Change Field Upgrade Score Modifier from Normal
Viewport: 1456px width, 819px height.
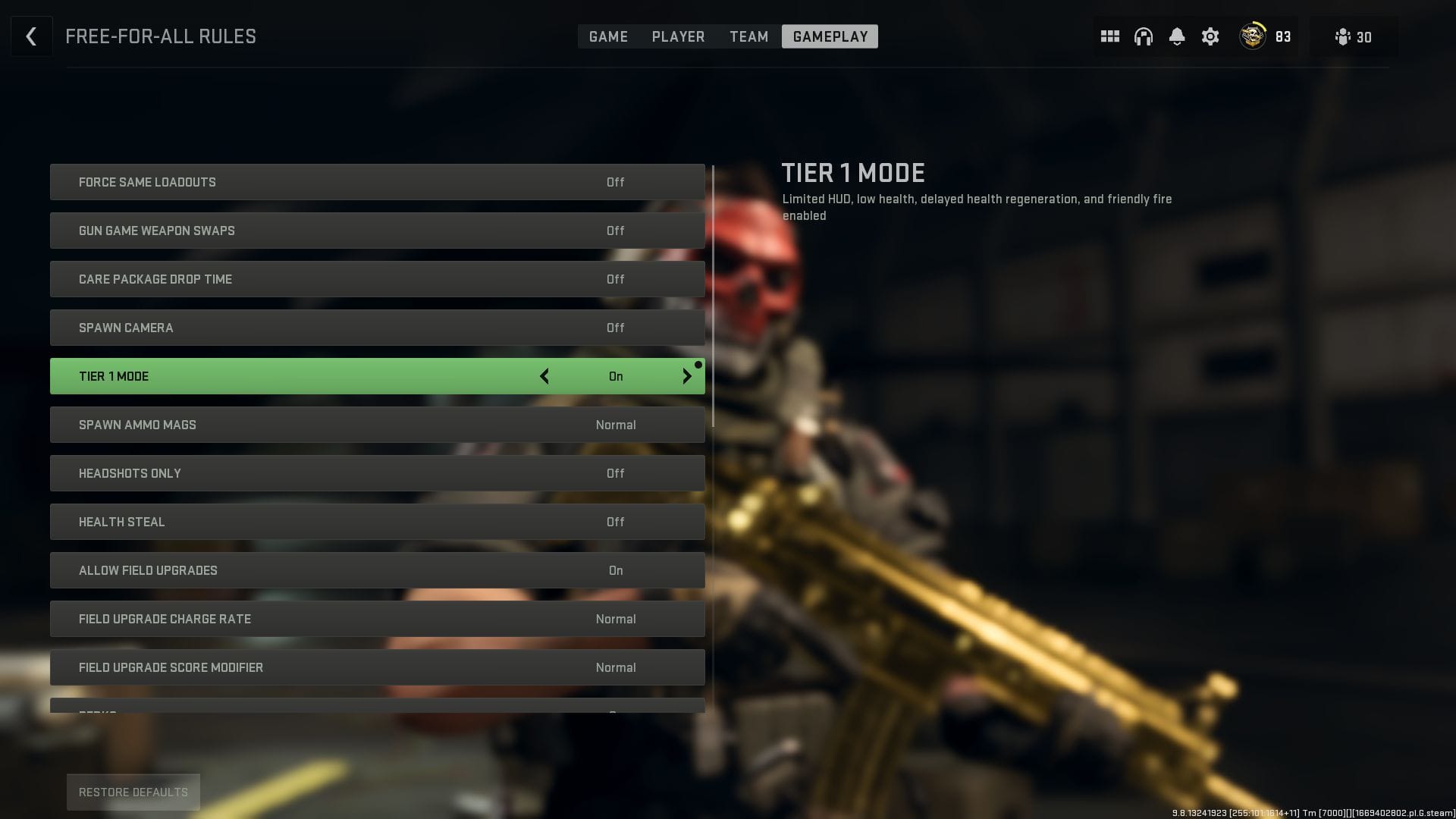(x=377, y=667)
